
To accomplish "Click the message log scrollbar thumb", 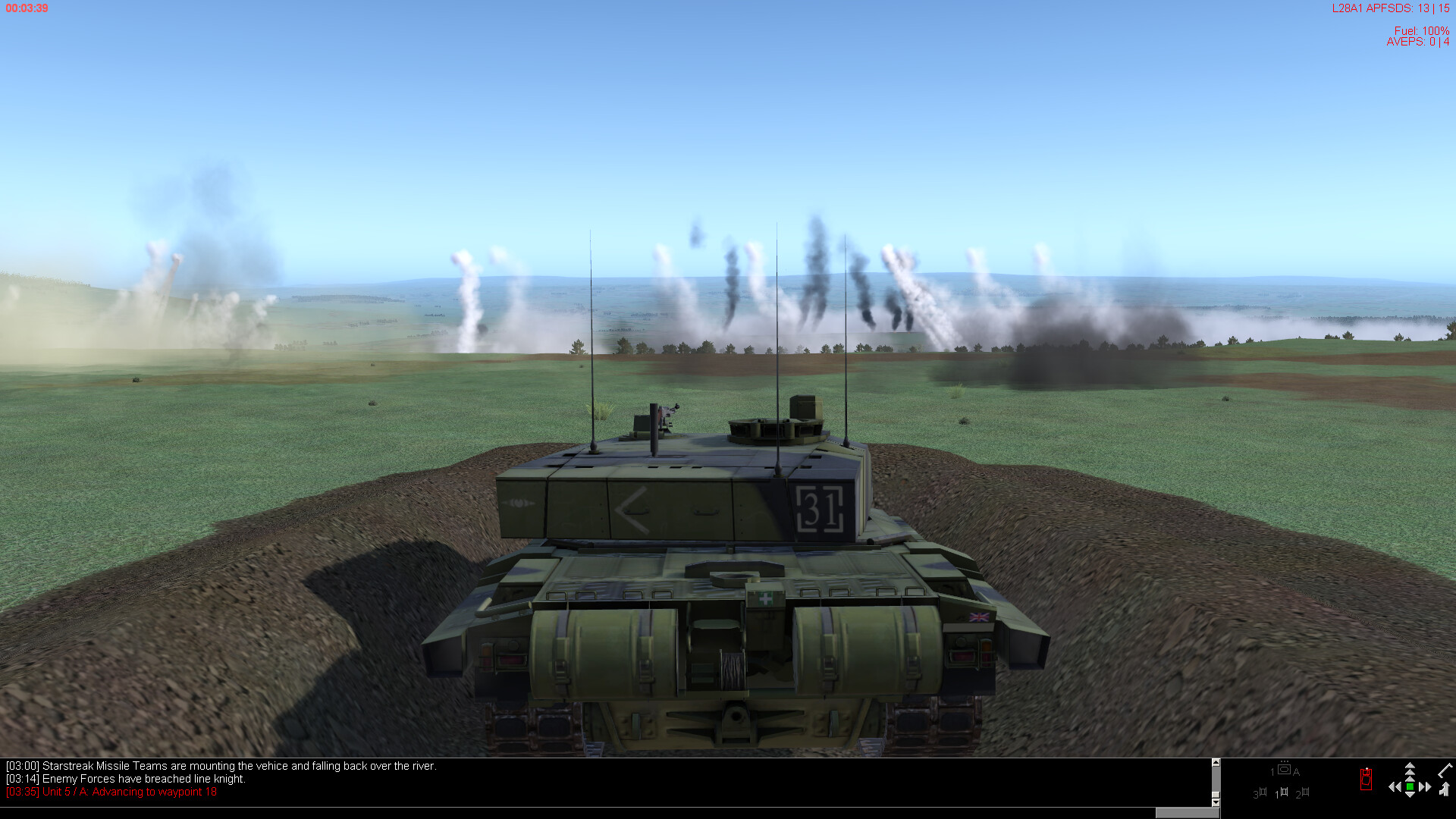I will (1215, 793).
